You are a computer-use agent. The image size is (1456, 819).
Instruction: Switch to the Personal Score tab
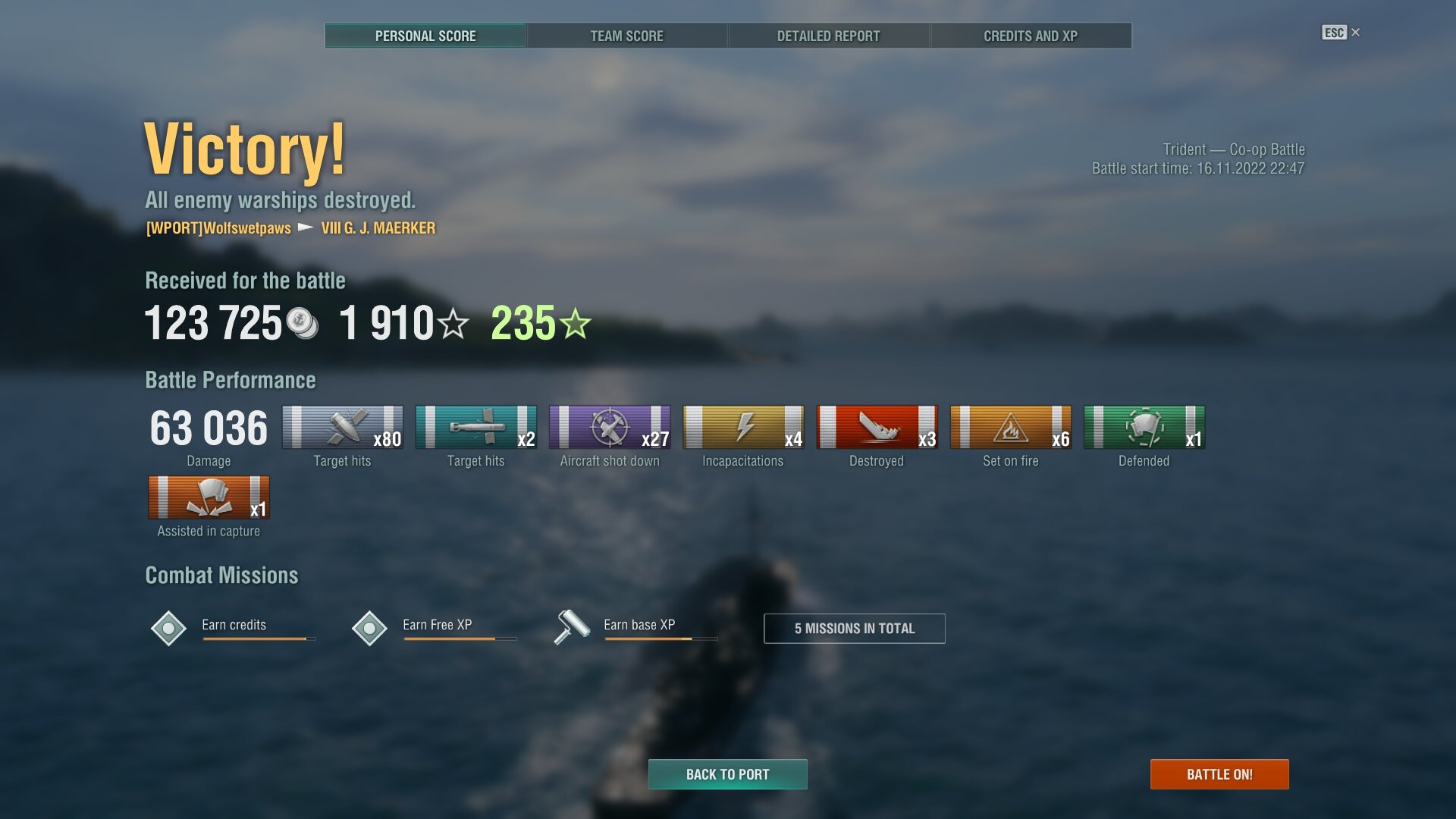click(x=425, y=36)
